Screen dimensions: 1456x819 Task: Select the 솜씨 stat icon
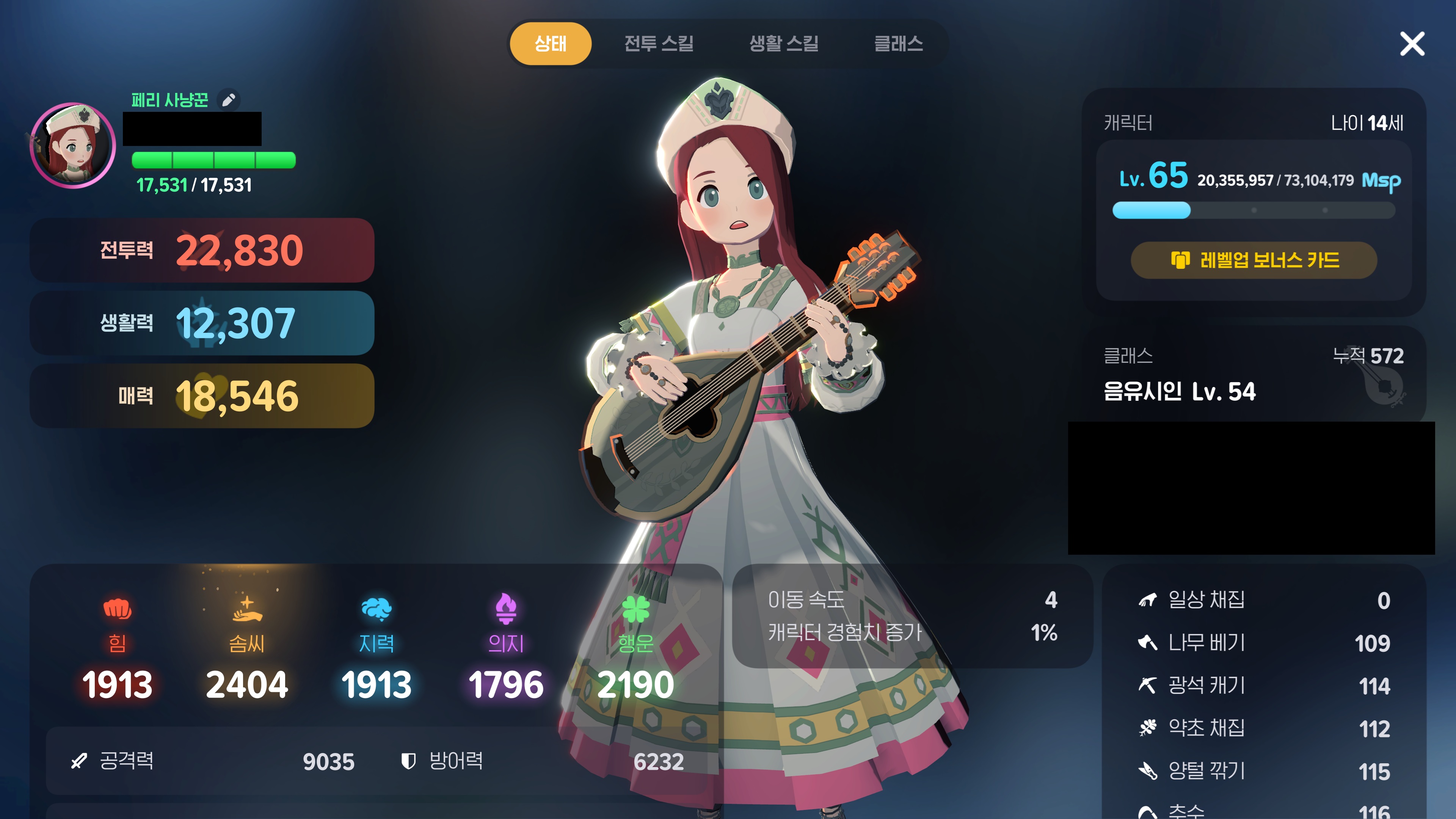(247, 609)
